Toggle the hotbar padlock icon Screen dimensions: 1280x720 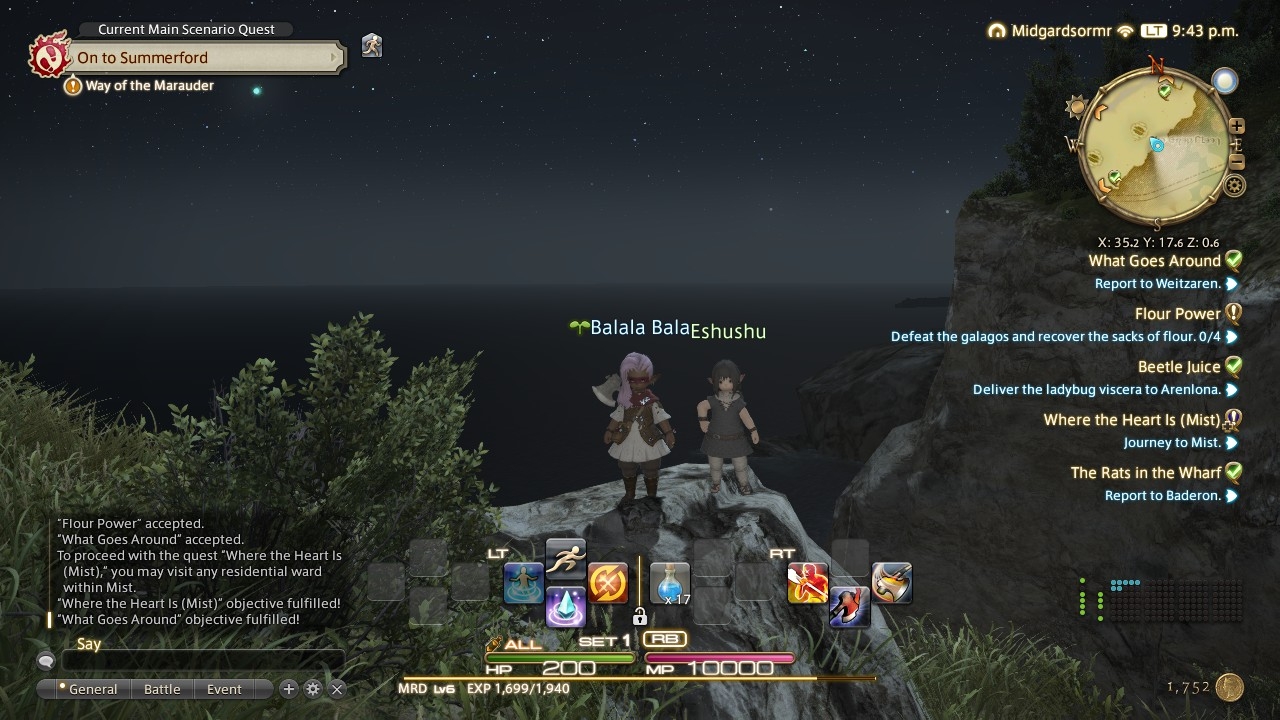640,617
